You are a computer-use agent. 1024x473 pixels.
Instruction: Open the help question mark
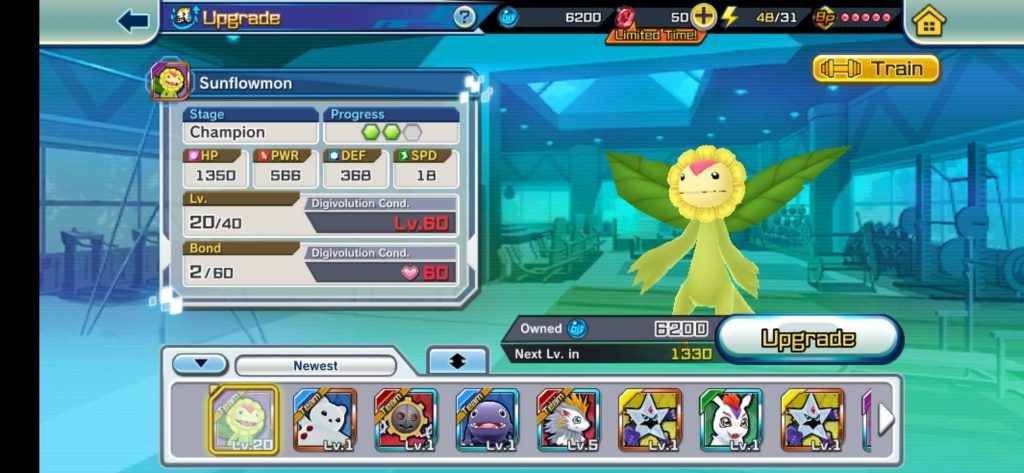tap(464, 17)
